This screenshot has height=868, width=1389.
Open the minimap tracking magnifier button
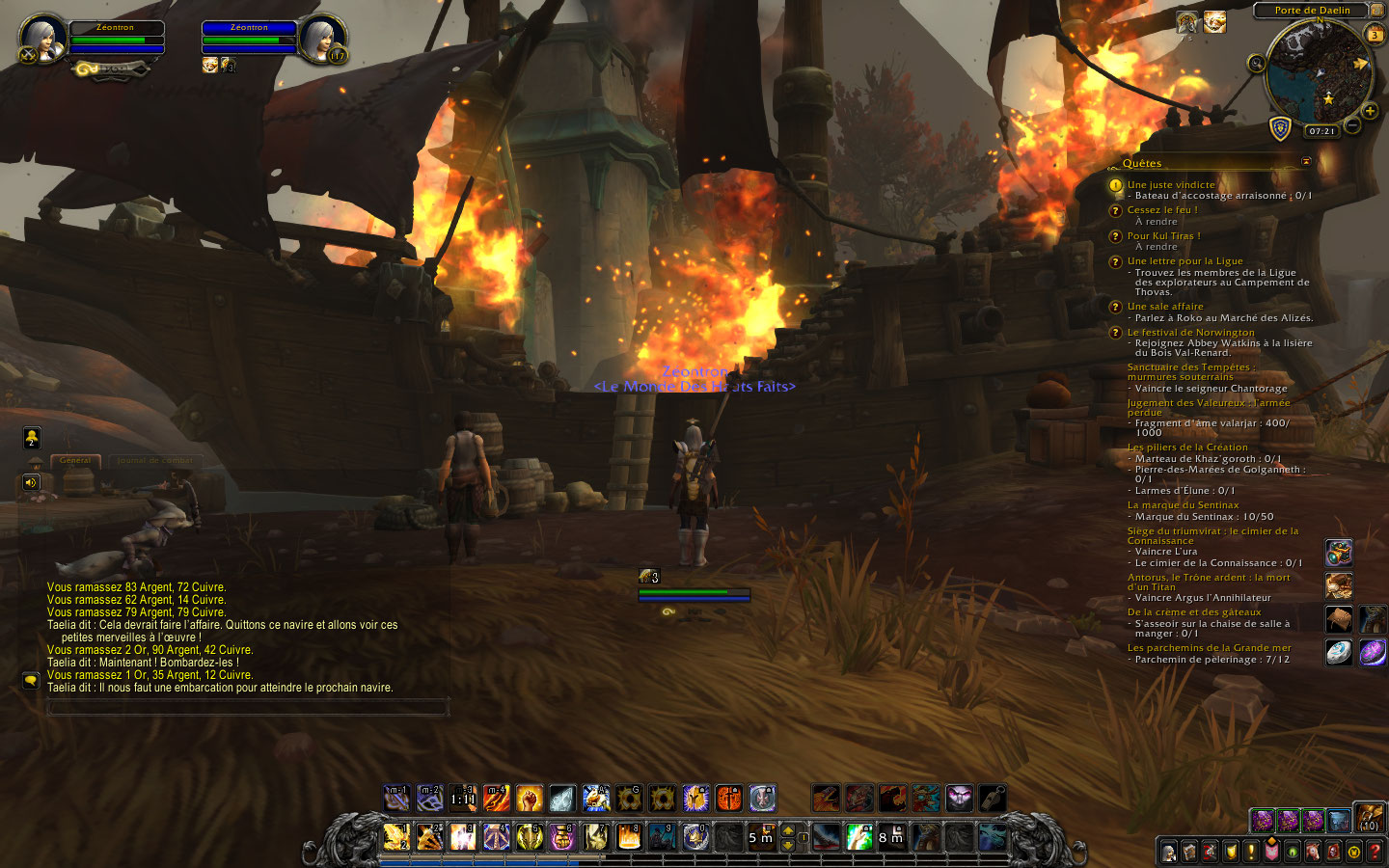click(x=1256, y=64)
